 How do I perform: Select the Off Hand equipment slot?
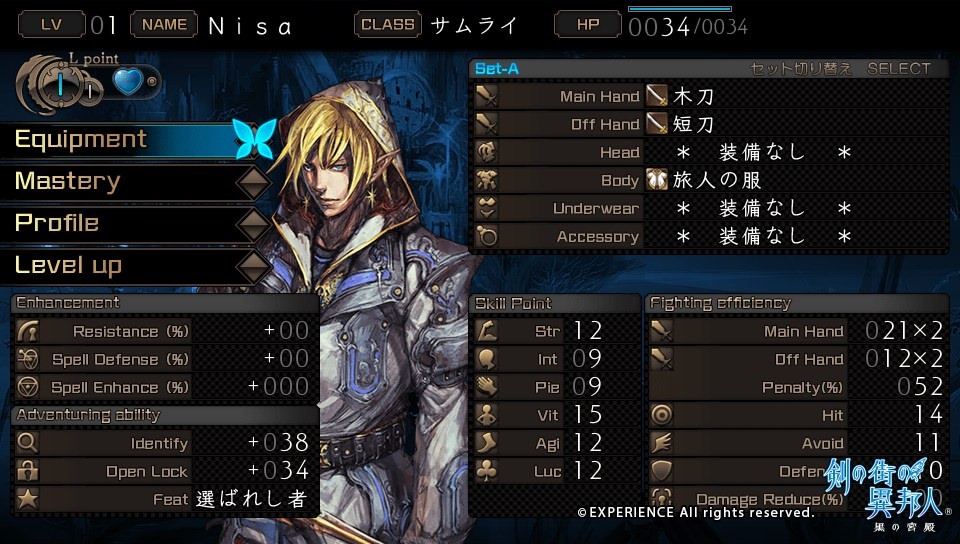point(708,125)
